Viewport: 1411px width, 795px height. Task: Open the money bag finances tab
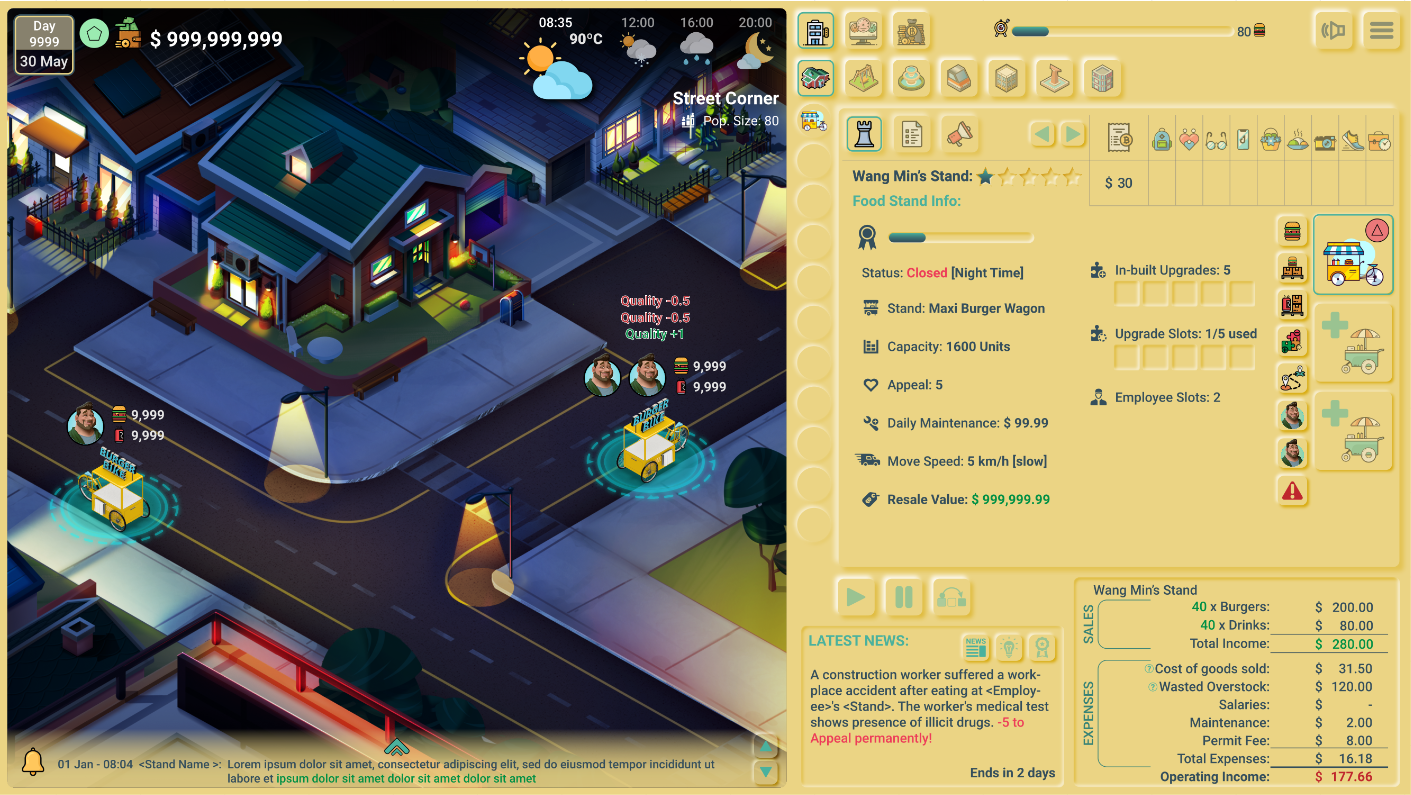pos(911,31)
